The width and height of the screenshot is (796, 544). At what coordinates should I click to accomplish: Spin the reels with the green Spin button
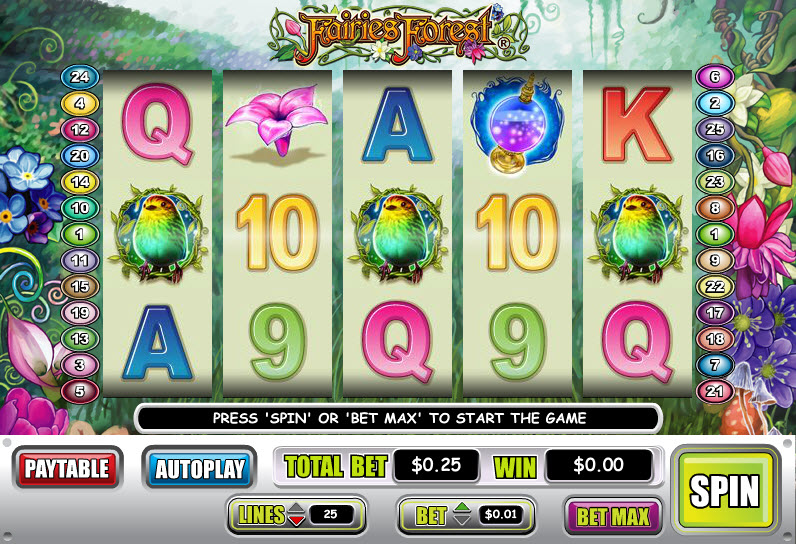pyautogui.click(x=726, y=490)
